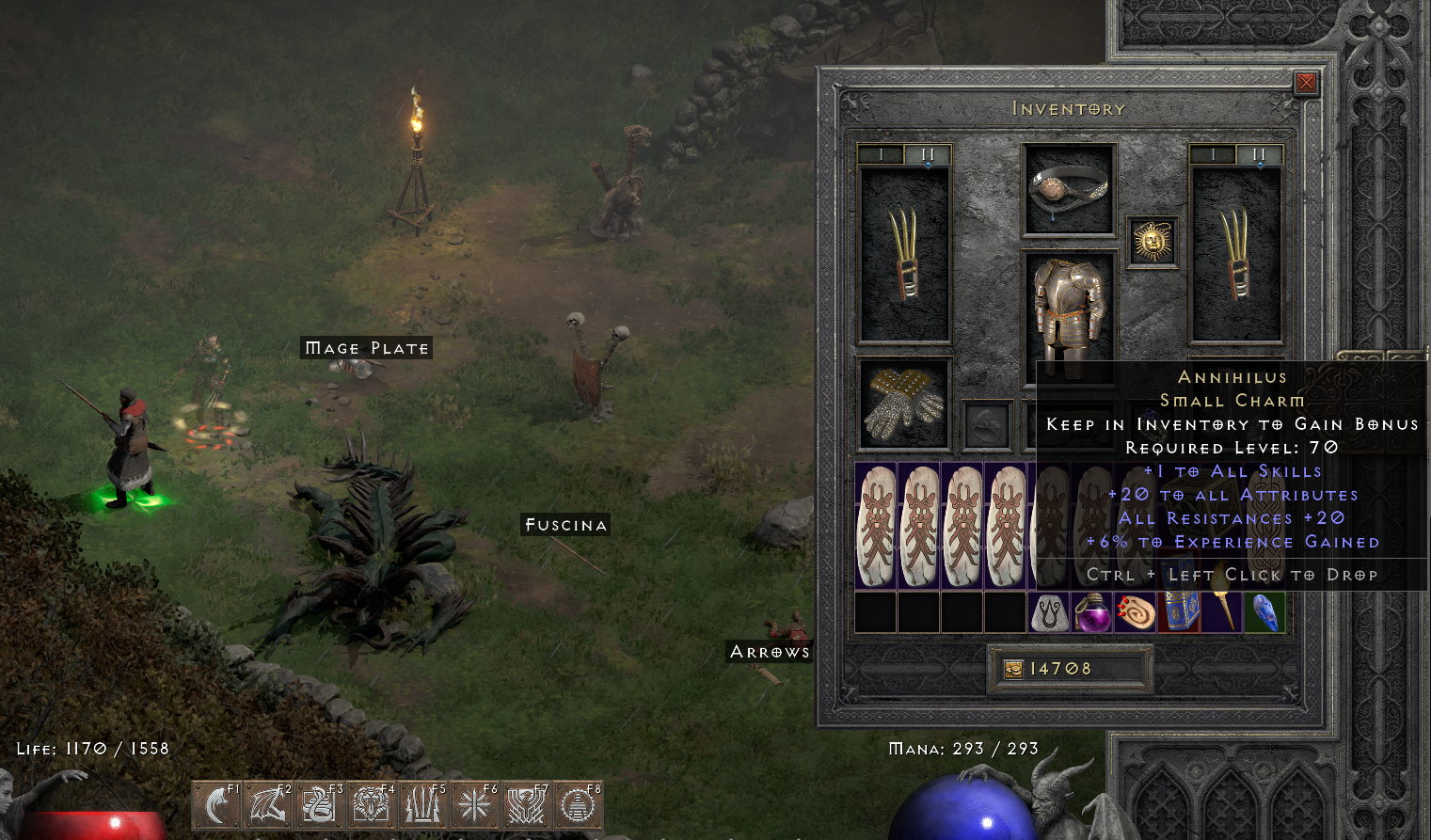The image size is (1431, 840).
Task: Select the blue gem in inventory
Action: pos(1265,612)
